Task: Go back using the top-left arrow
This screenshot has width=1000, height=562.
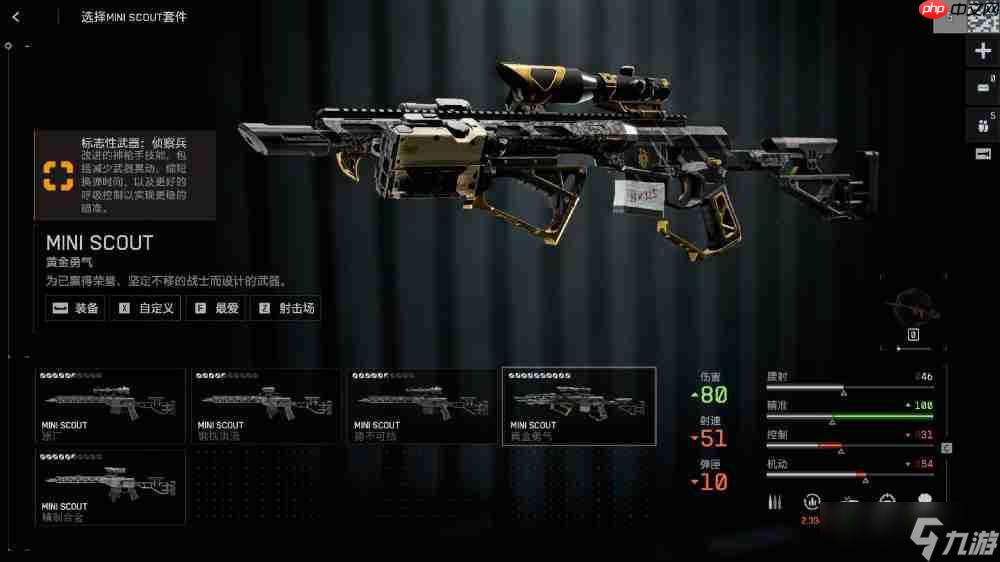Action: [17, 17]
